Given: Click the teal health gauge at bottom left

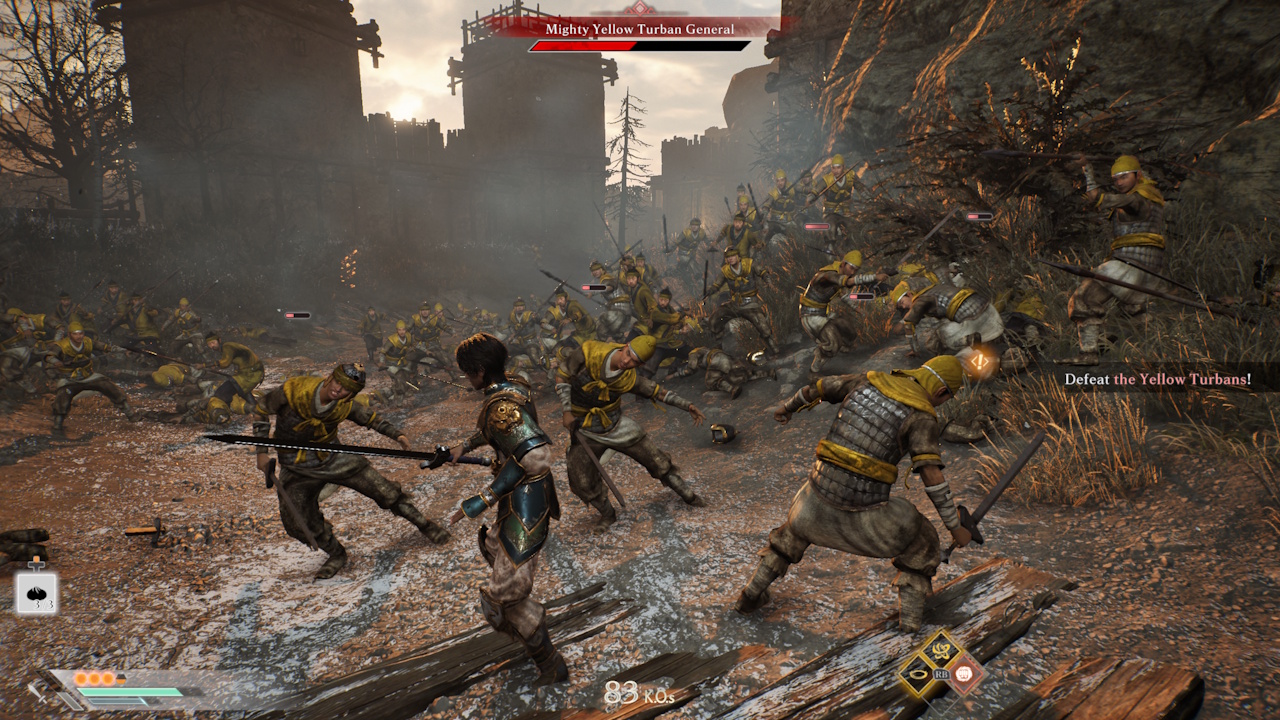Looking at the screenshot, I should pyautogui.click(x=130, y=691).
